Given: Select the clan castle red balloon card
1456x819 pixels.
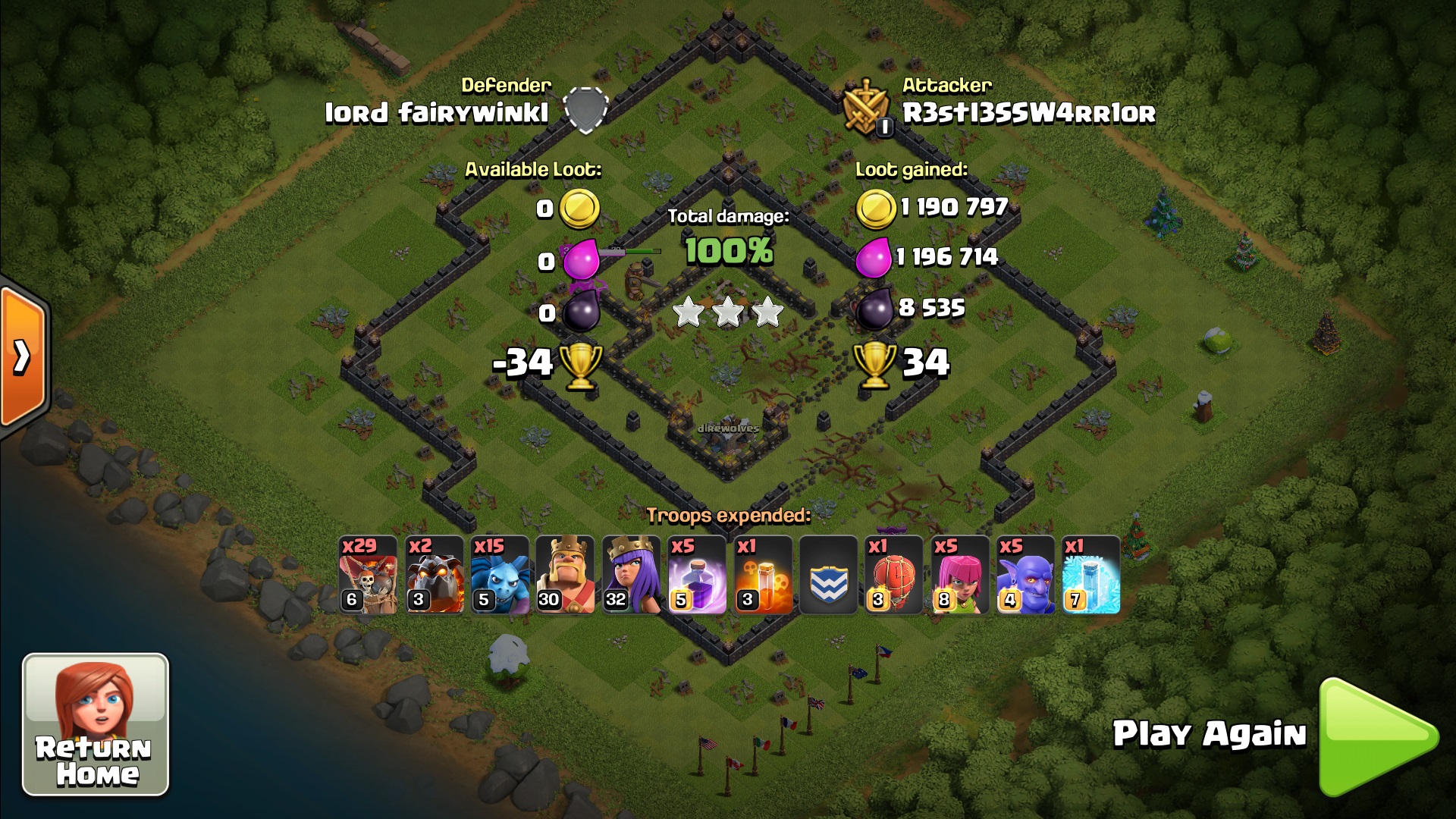Looking at the screenshot, I should click(x=894, y=575).
